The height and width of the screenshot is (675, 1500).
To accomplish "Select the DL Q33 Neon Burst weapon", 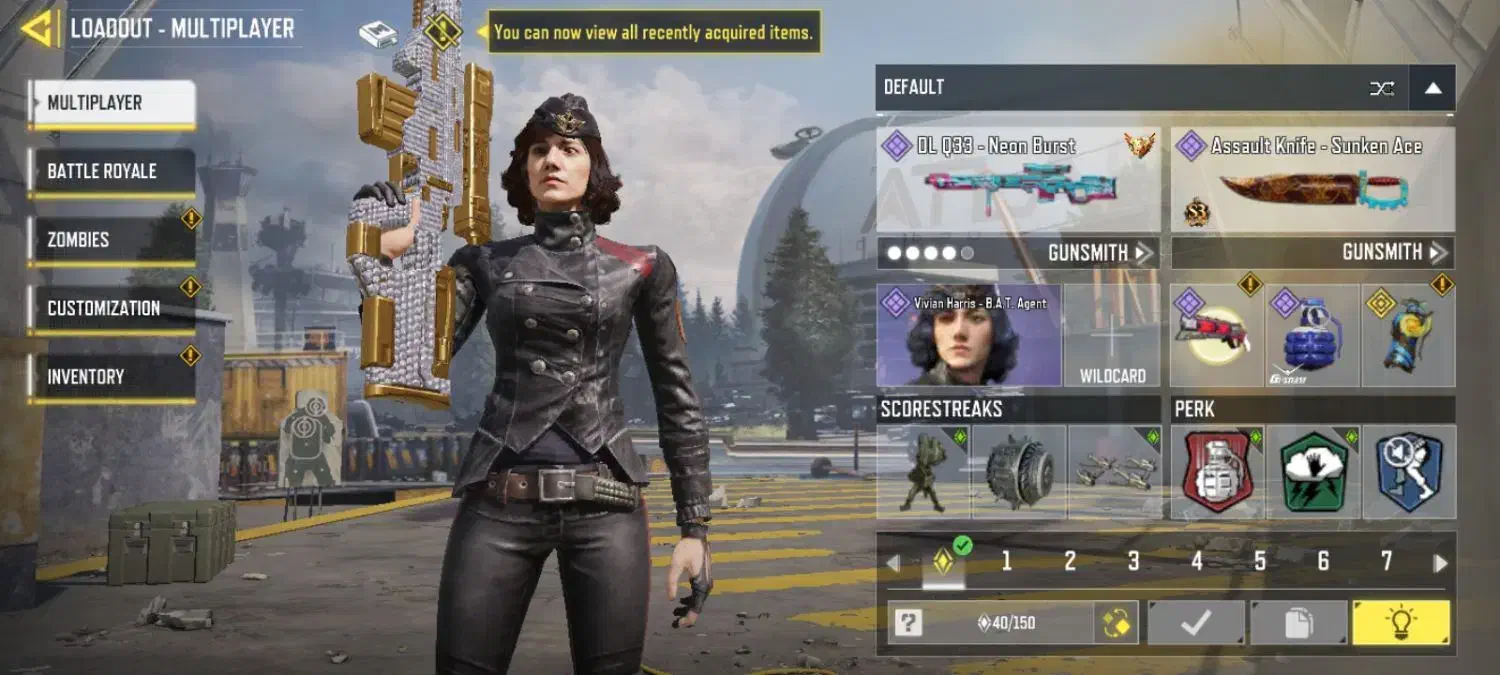I will pyautogui.click(x=1018, y=180).
